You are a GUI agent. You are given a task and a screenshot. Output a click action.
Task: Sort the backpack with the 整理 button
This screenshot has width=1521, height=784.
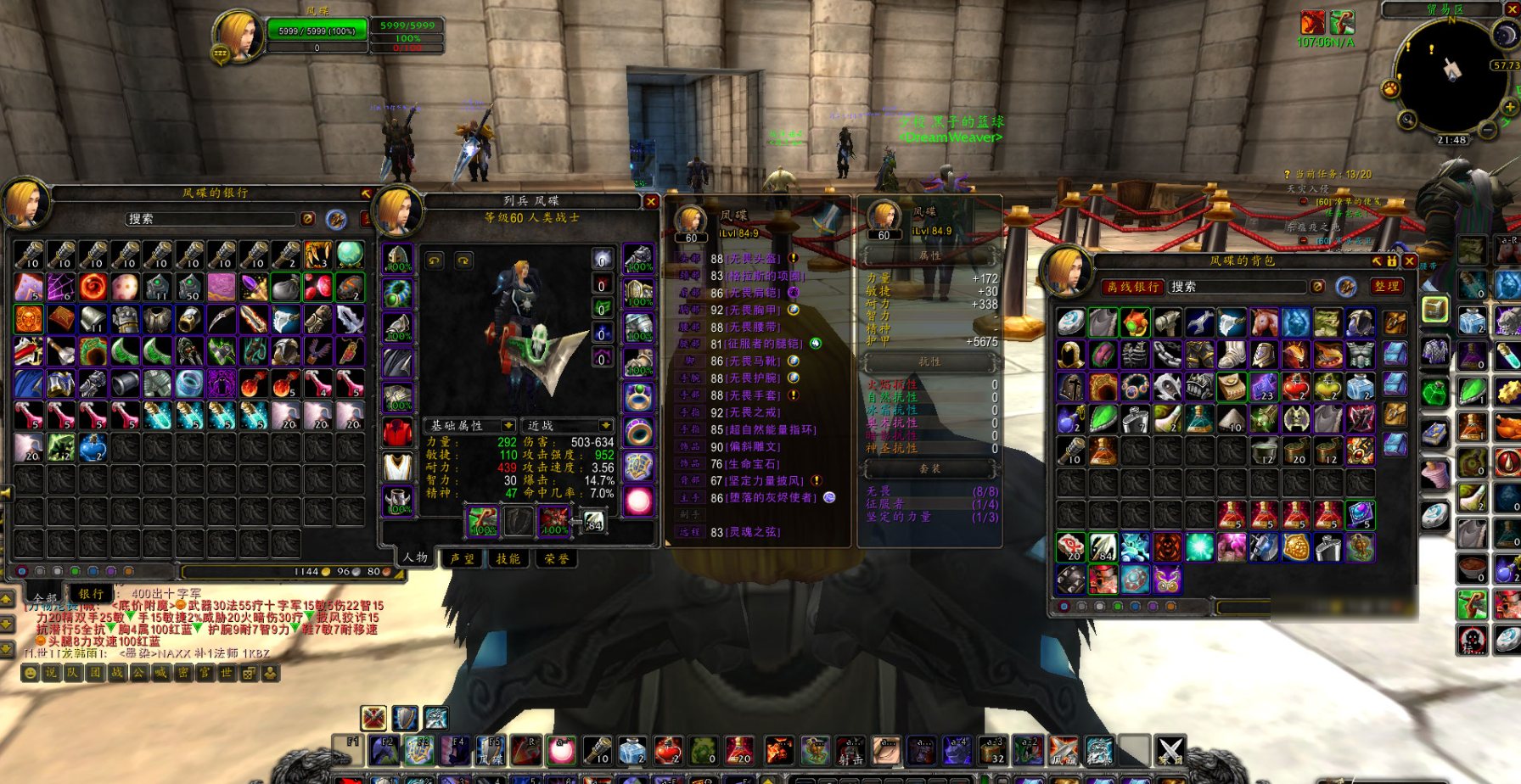pyautogui.click(x=1387, y=287)
